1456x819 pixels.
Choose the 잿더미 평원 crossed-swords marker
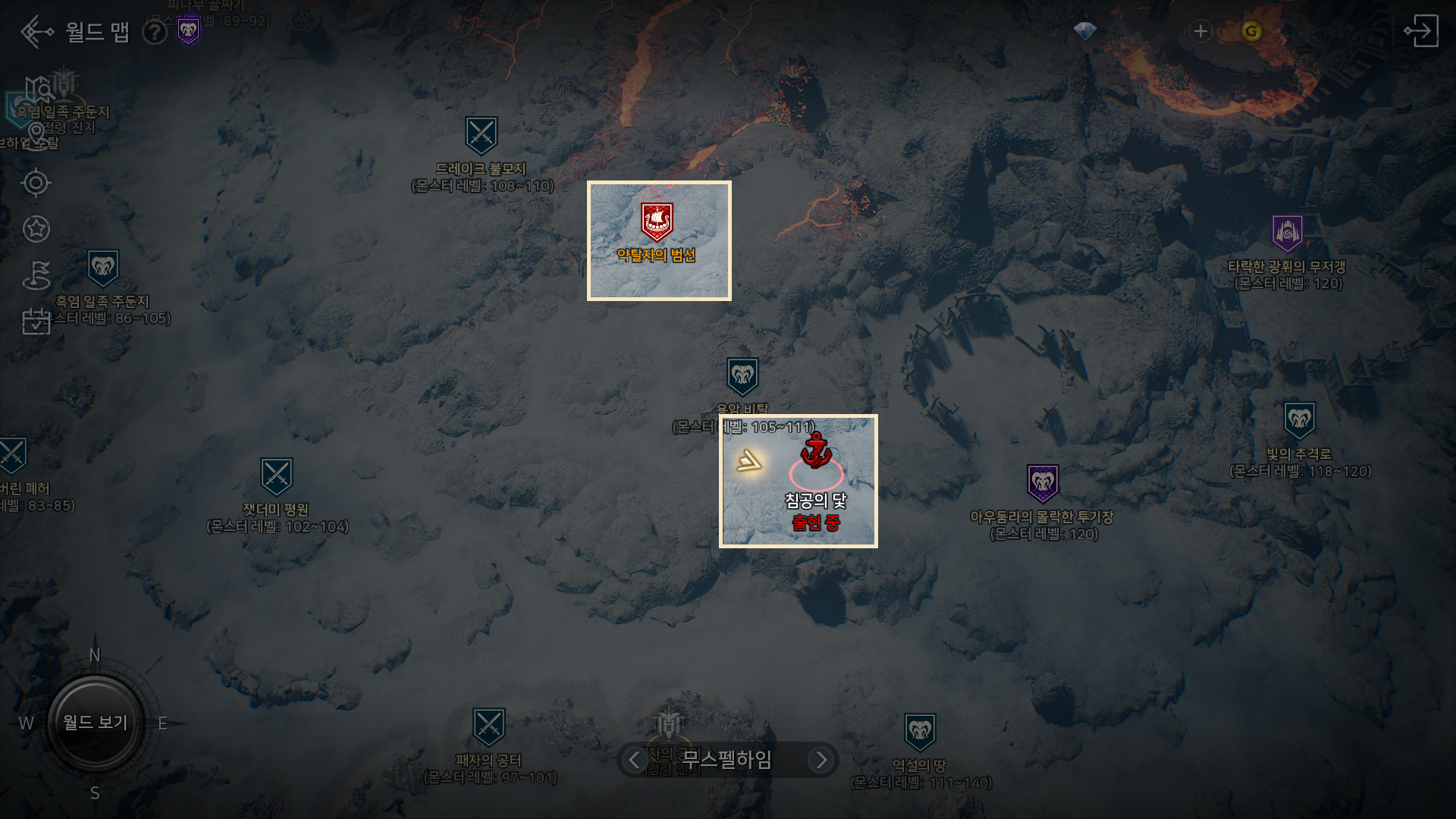point(276,477)
